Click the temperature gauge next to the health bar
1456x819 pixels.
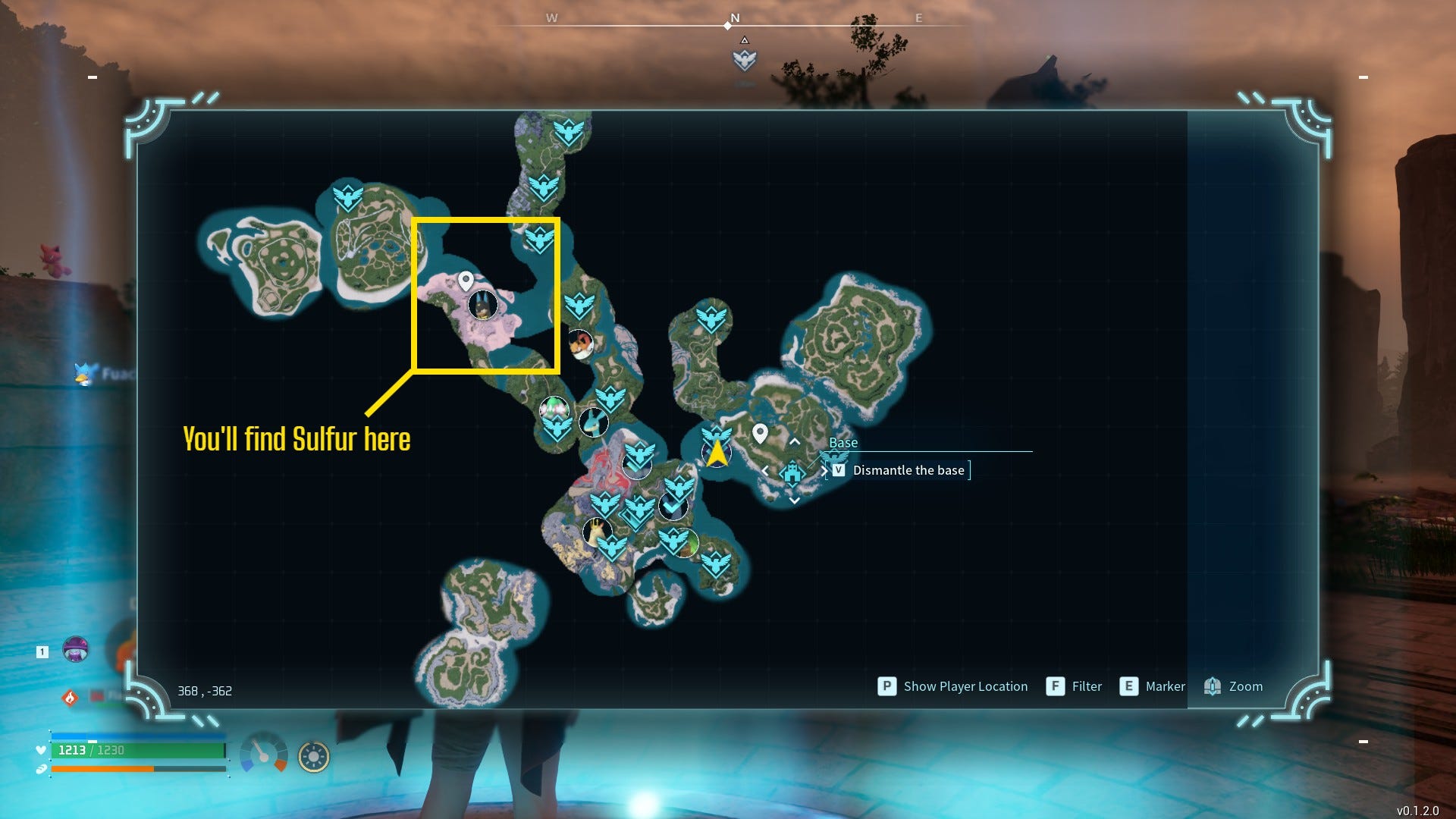tap(263, 755)
